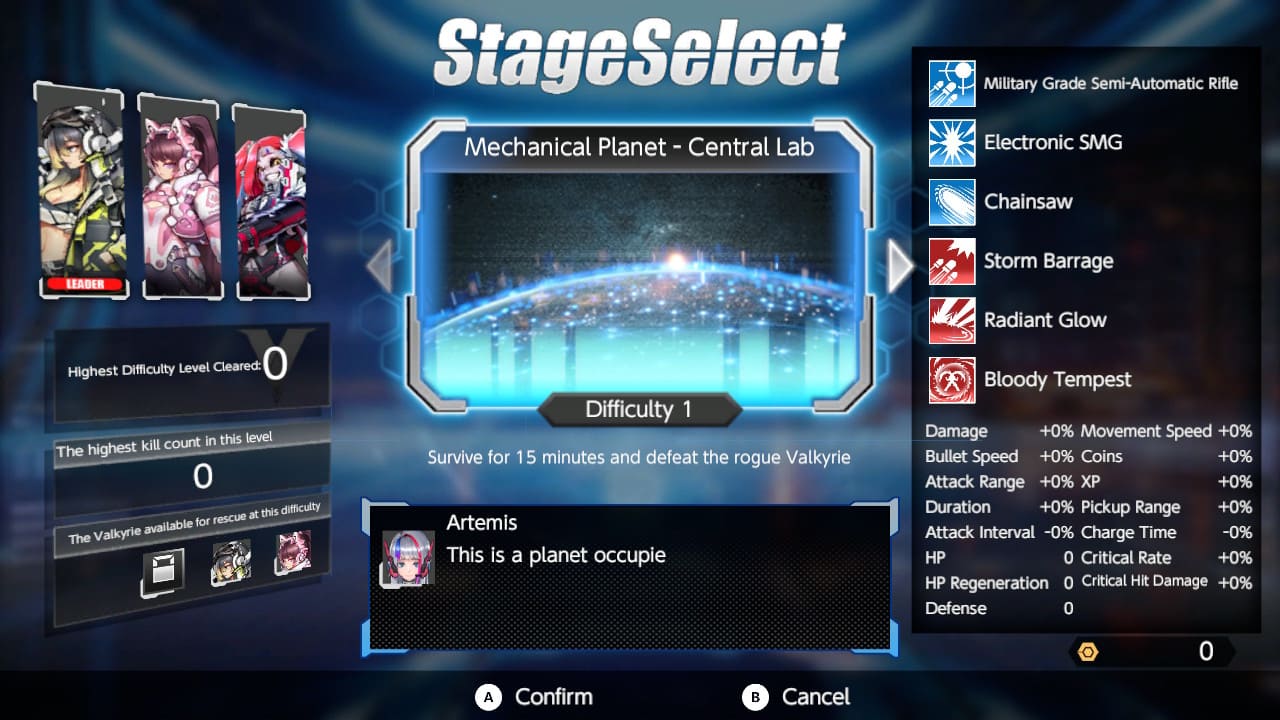Open the Difficulty 1 selector banner
1280x720 pixels.
(639, 409)
